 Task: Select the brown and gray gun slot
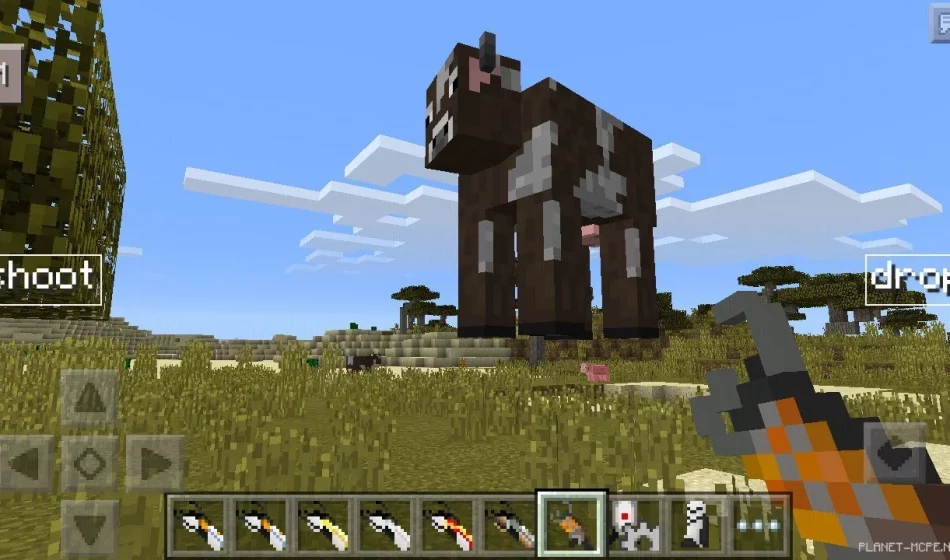click(510, 524)
